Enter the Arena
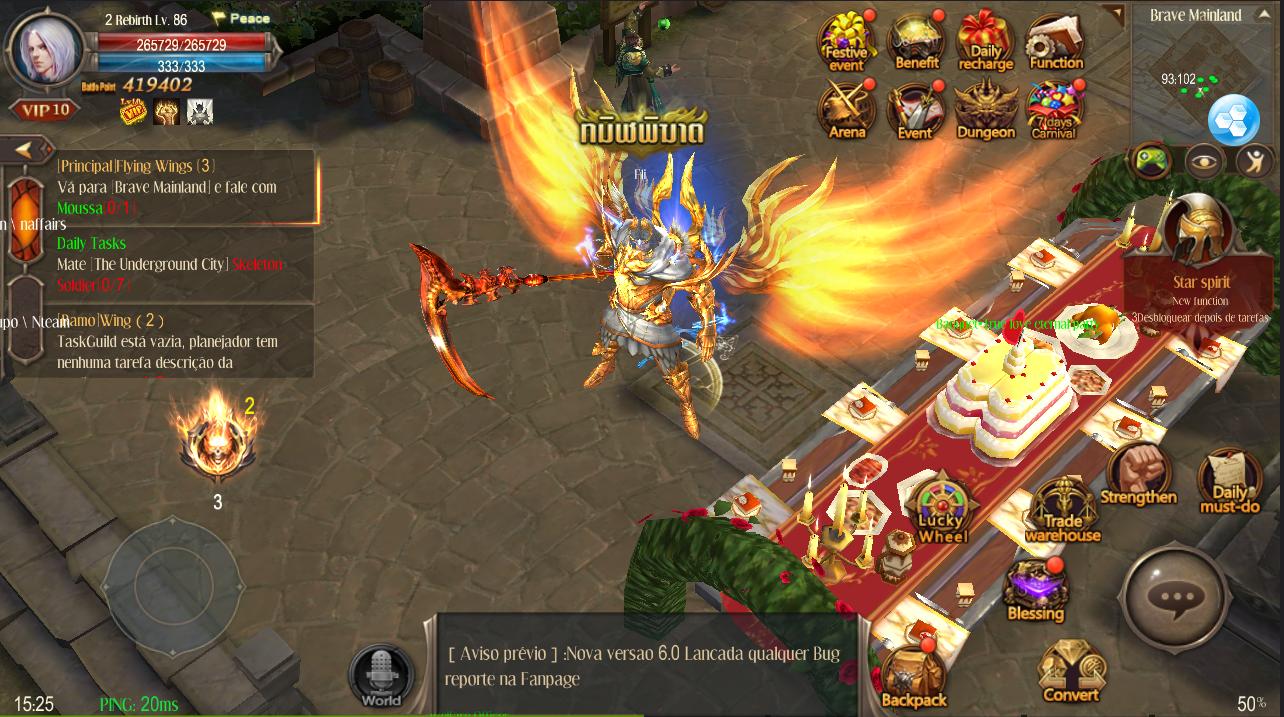Viewport: 1284px width, 717px height. (846, 108)
